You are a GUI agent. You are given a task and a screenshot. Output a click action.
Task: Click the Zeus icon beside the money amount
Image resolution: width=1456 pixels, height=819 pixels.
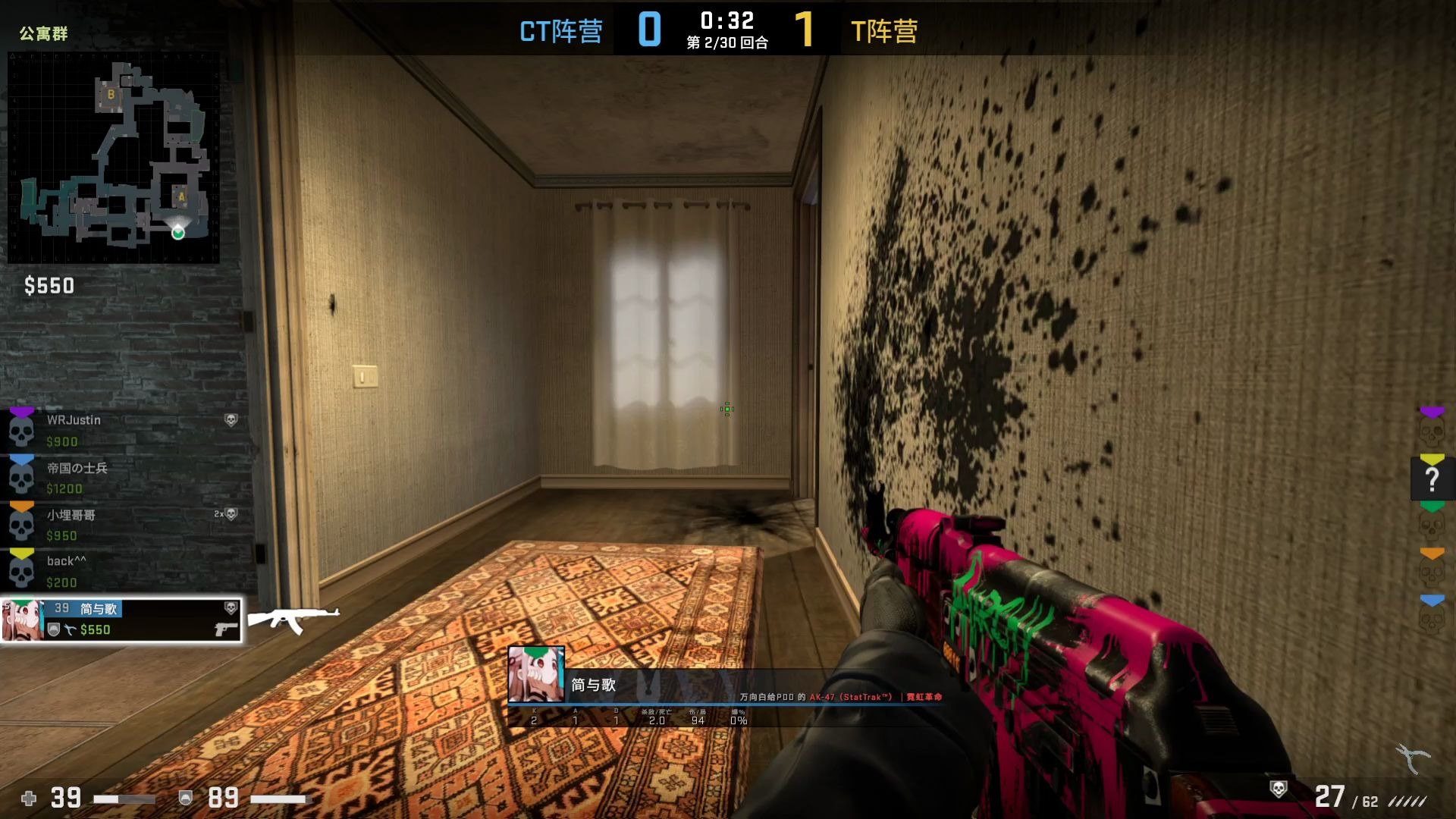[x=70, y=629]
